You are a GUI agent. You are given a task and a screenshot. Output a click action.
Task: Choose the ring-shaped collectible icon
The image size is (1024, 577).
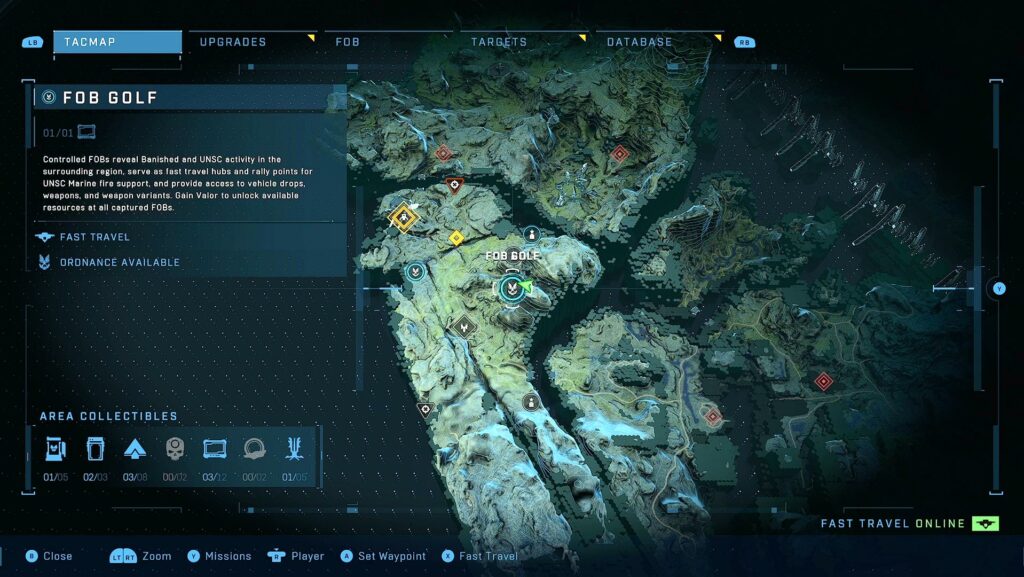pos(254,448)
